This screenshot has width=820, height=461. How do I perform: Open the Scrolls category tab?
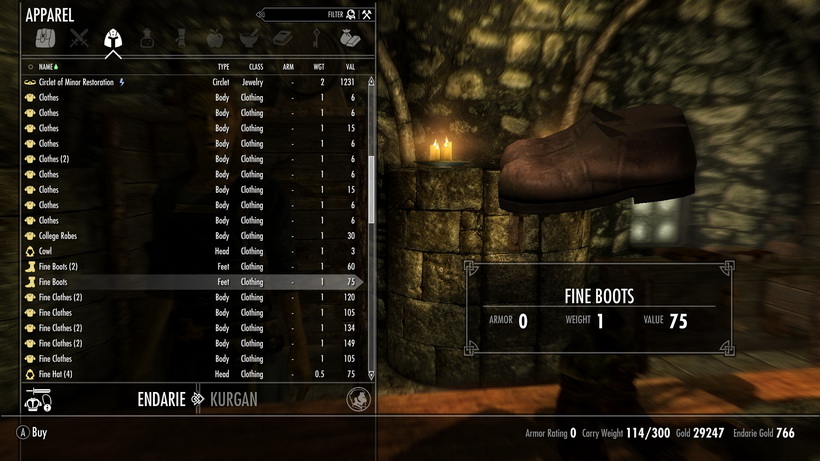(180, 39)
